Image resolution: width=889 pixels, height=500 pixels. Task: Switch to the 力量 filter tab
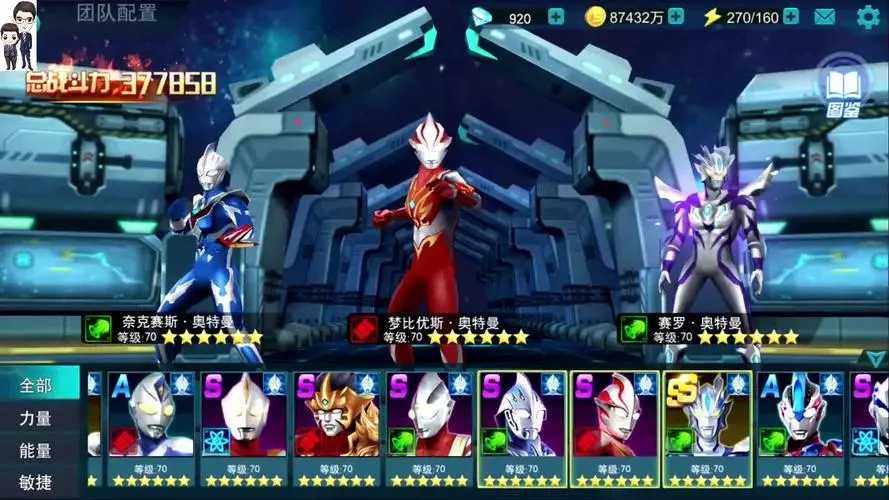[38, 418]
